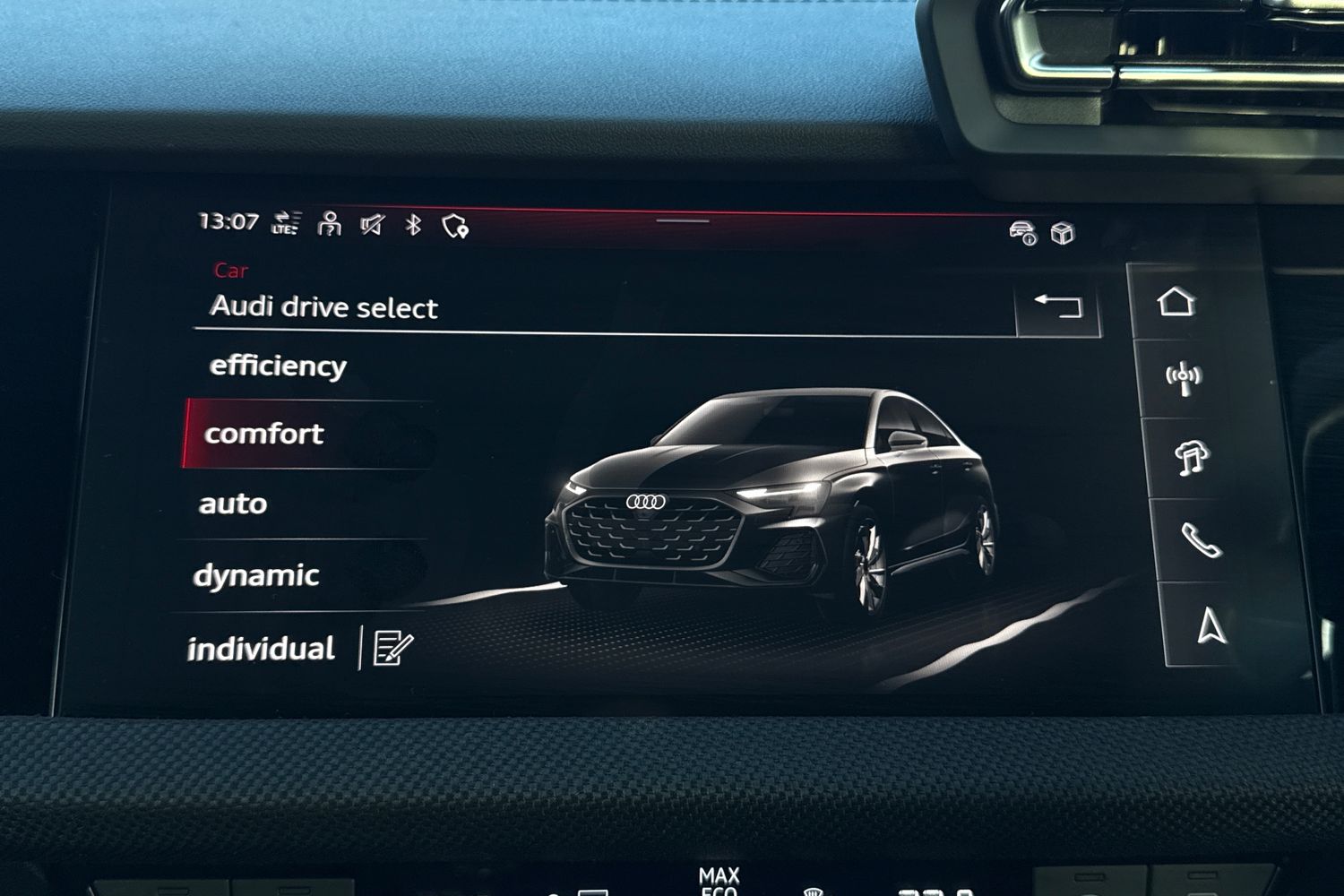Open the driver profile icon
This screenshot has height=896, width=1344.
pyautogui.click(x=329, y=227)
